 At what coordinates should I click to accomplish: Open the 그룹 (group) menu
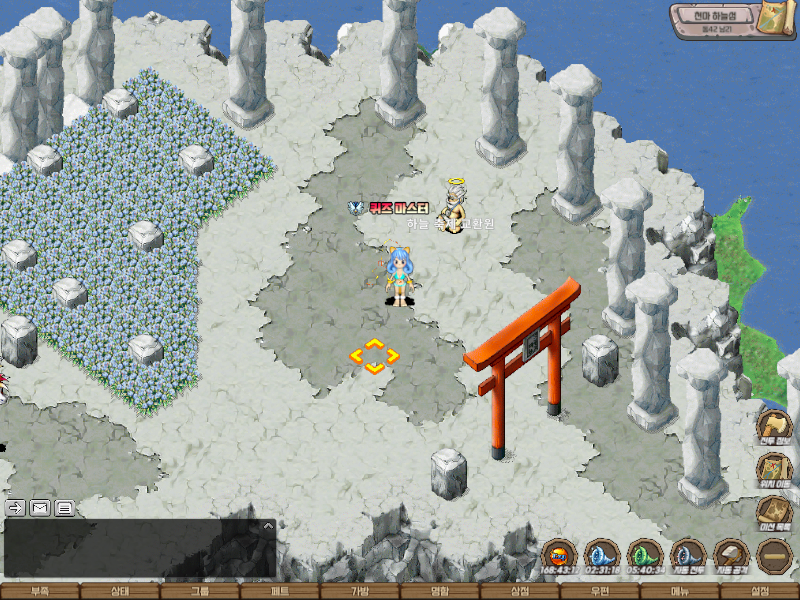pyautogui.click(x=200, y=591)
